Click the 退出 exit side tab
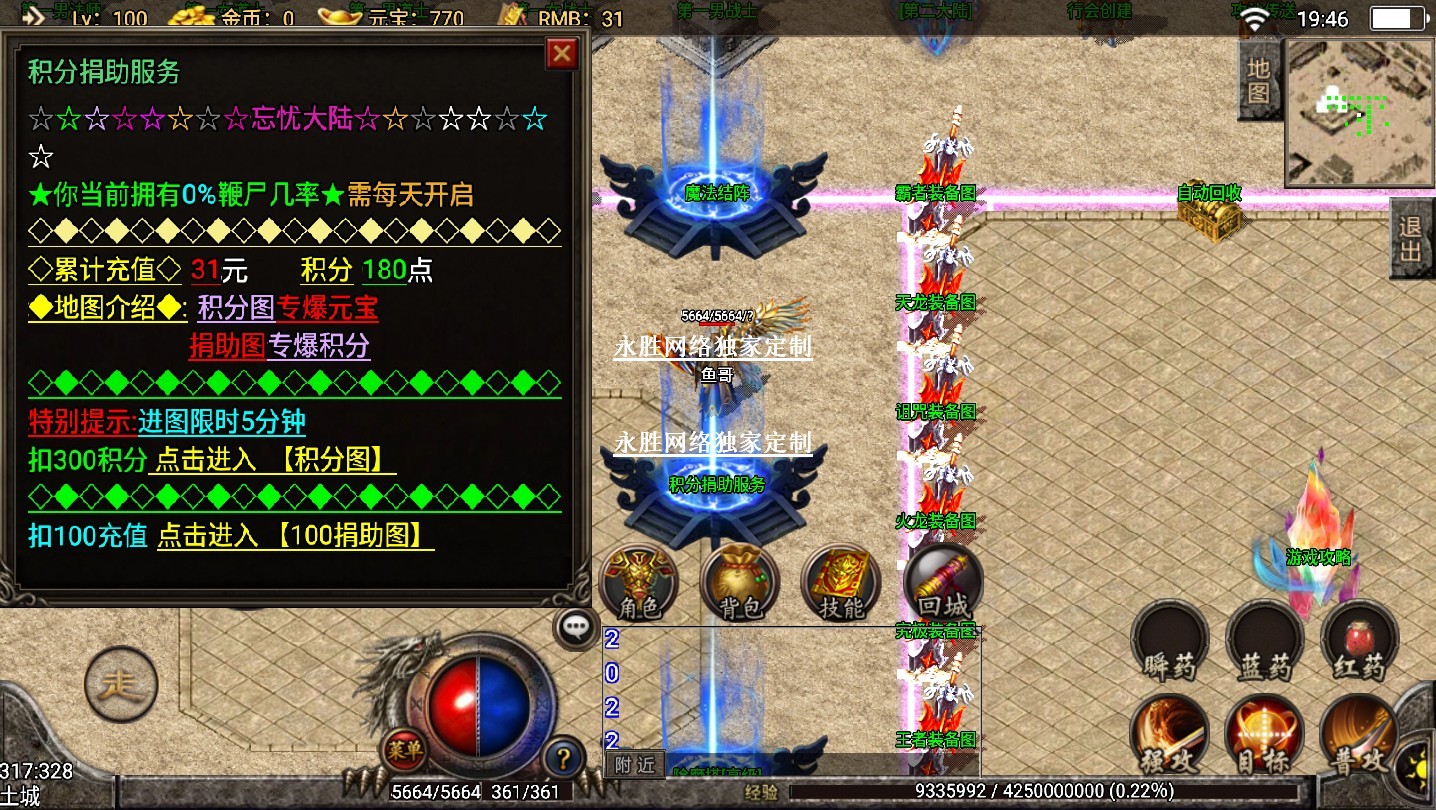 [1411, 238]
